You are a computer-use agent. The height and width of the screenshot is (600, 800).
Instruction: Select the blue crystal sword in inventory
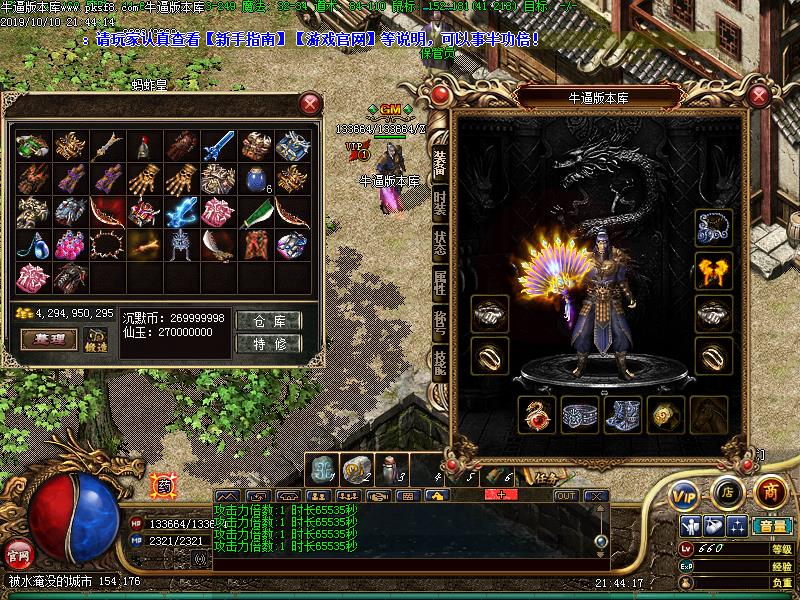214,147
